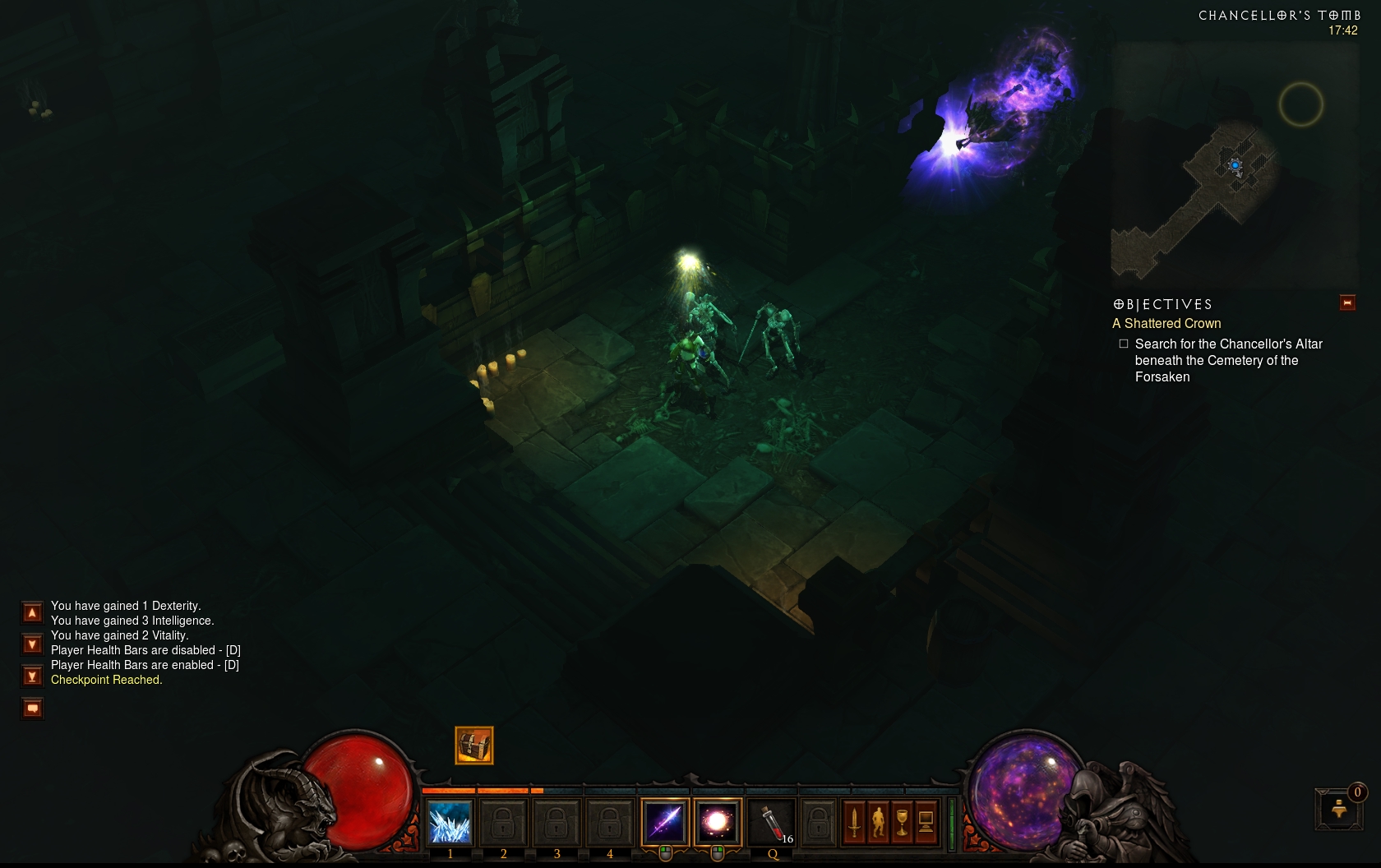1381x868 pixels.
Task: Click the treasure chest notification icon
Action: (x=474, y=746)
